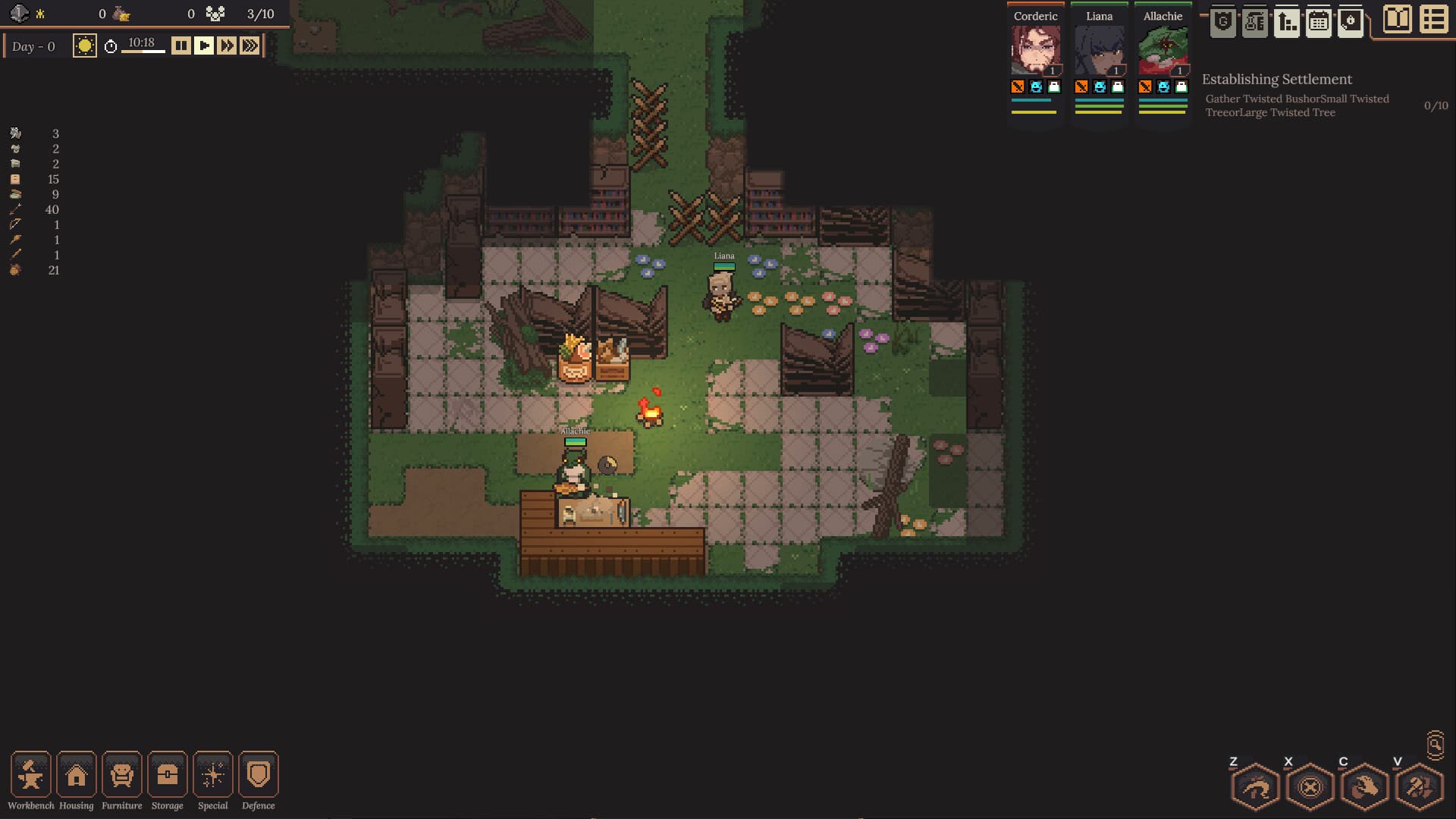Open the Storage build category

(167, 774)
